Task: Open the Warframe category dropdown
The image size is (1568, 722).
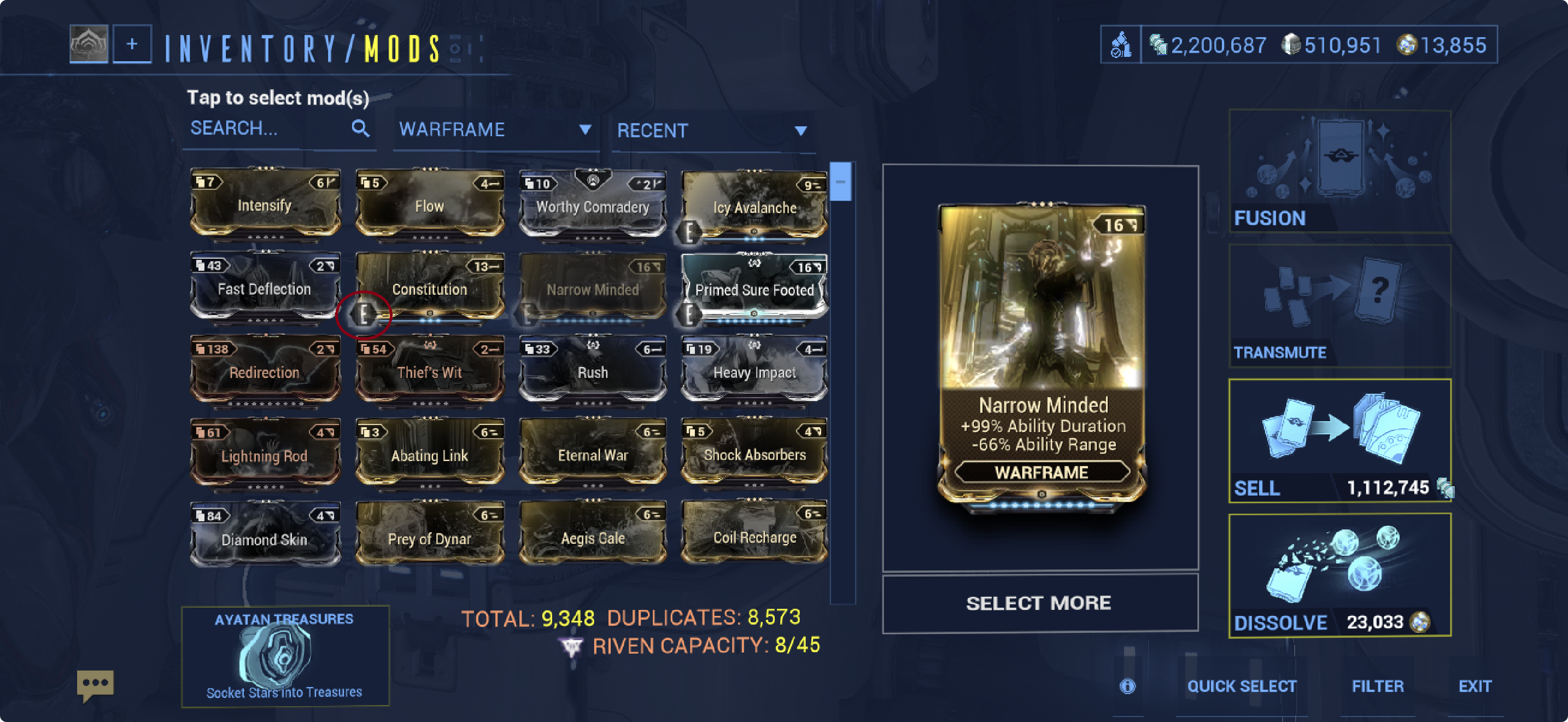Action: [x=494, y=130]
